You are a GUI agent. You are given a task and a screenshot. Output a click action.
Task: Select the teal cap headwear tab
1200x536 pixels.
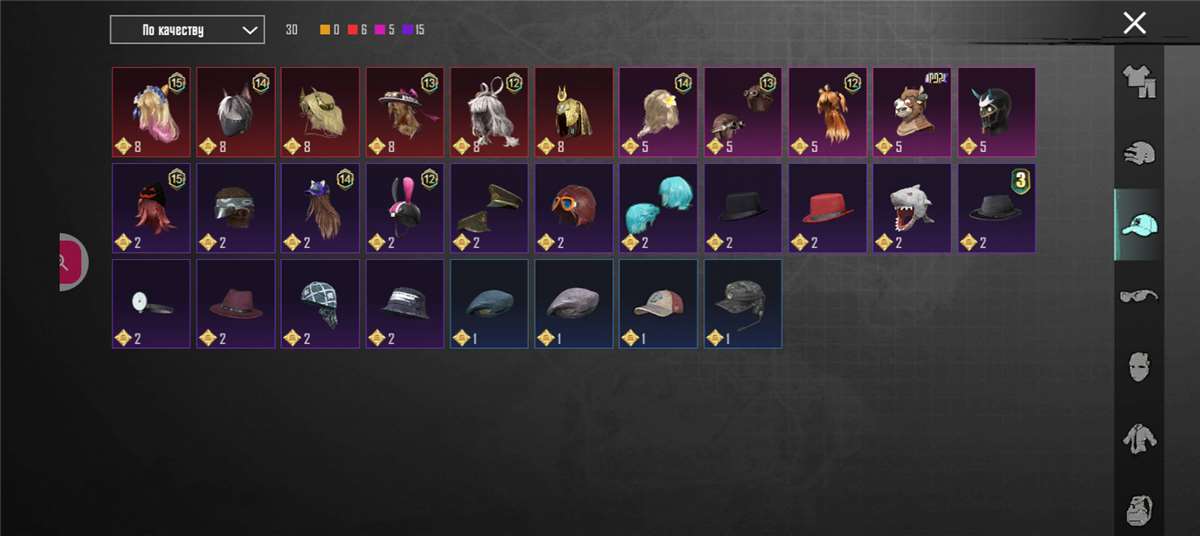pyautogui.click(x=1139, y=225)
